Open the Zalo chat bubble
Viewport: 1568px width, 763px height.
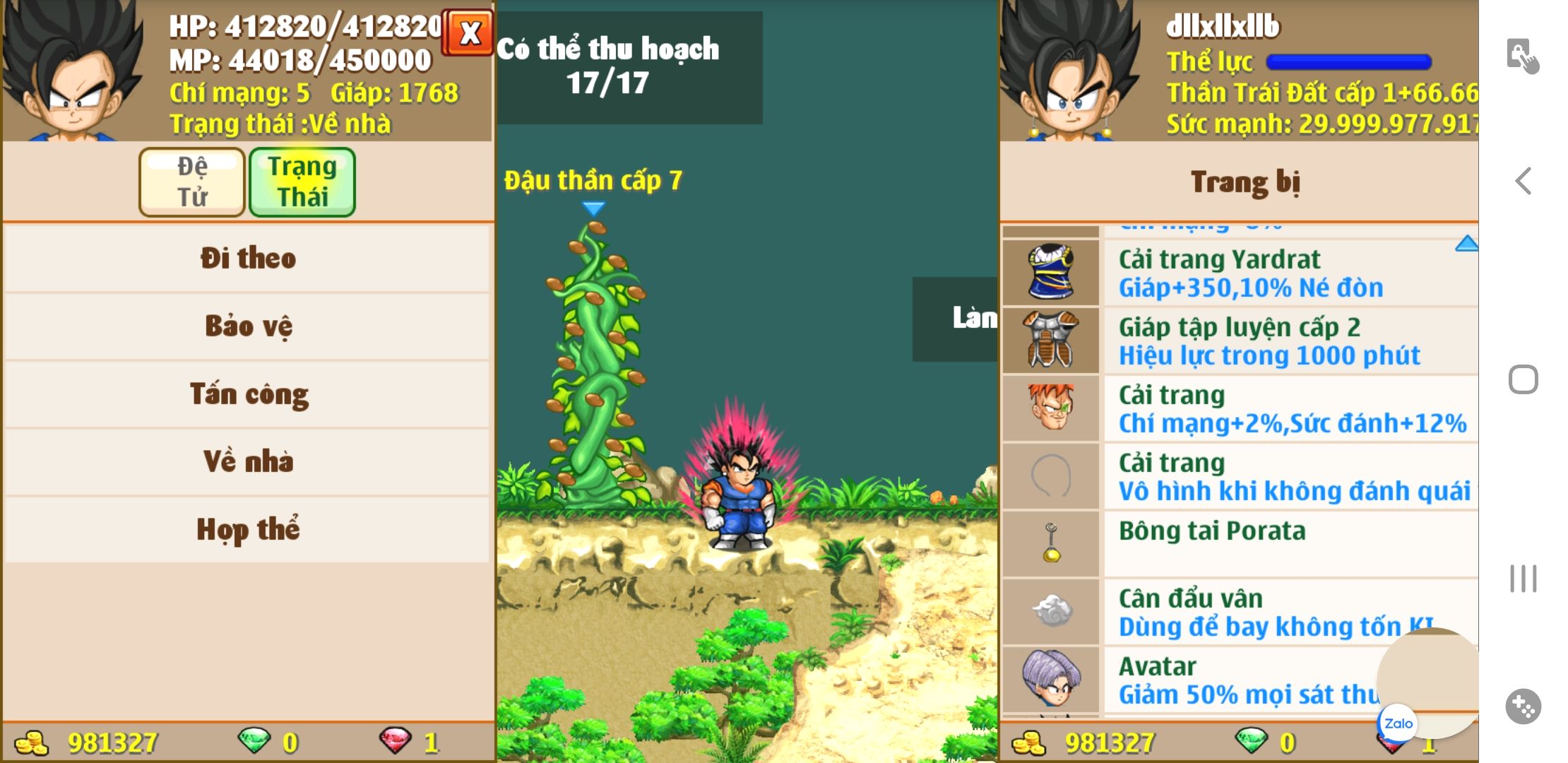click(x=1398, y=723)
